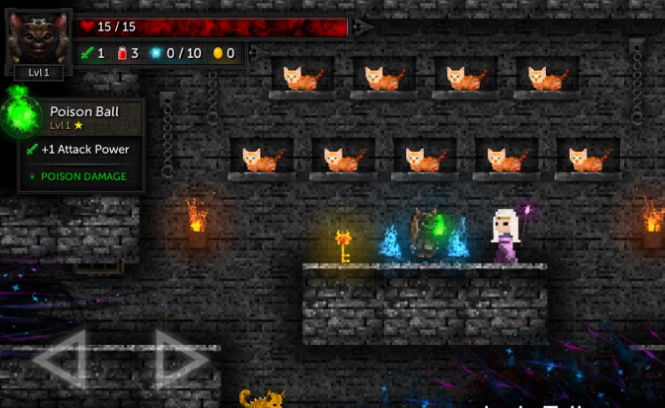Tap the move left arrow control

[x=63, y=358]
